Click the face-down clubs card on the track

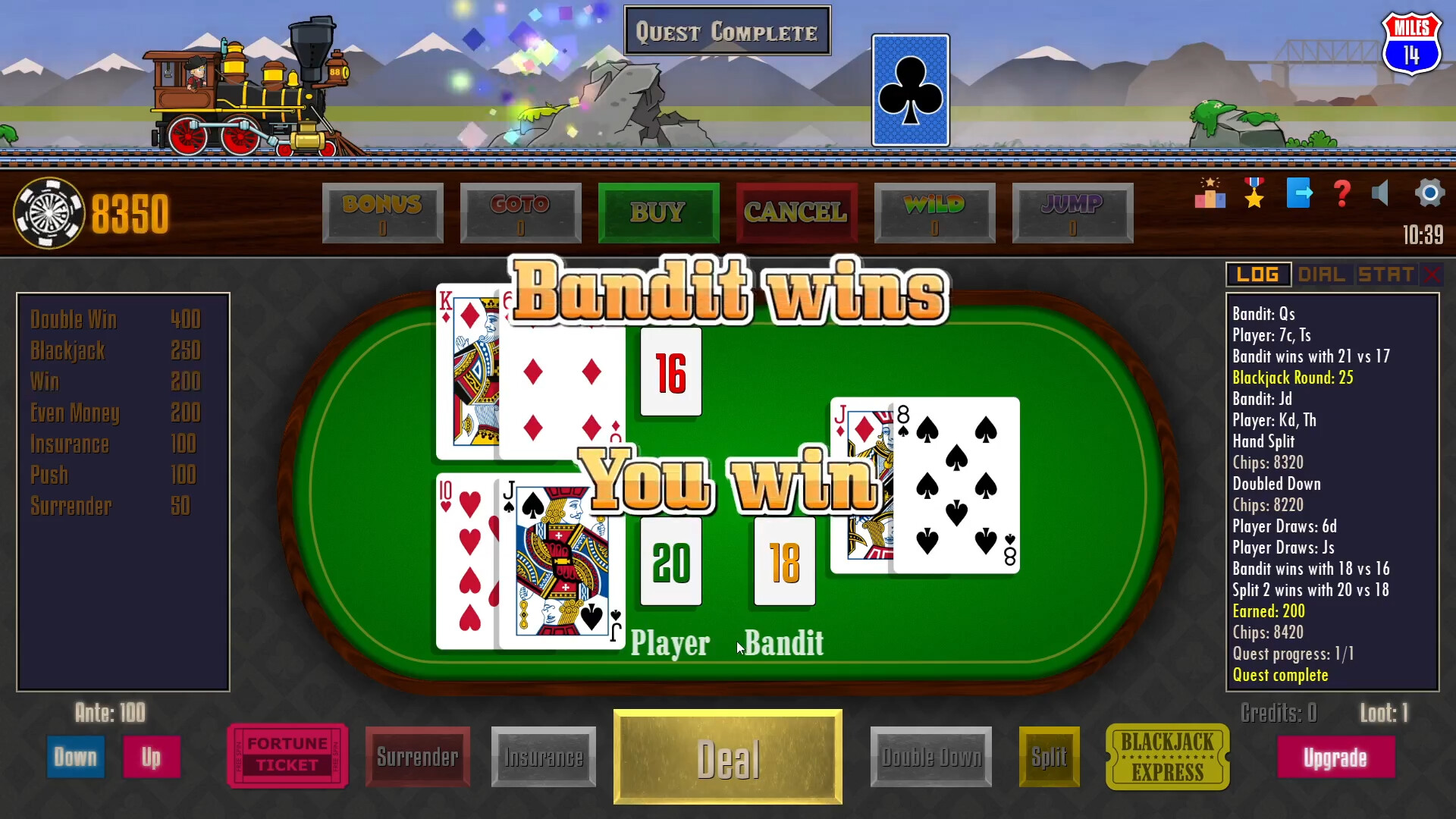pos(910,89)
